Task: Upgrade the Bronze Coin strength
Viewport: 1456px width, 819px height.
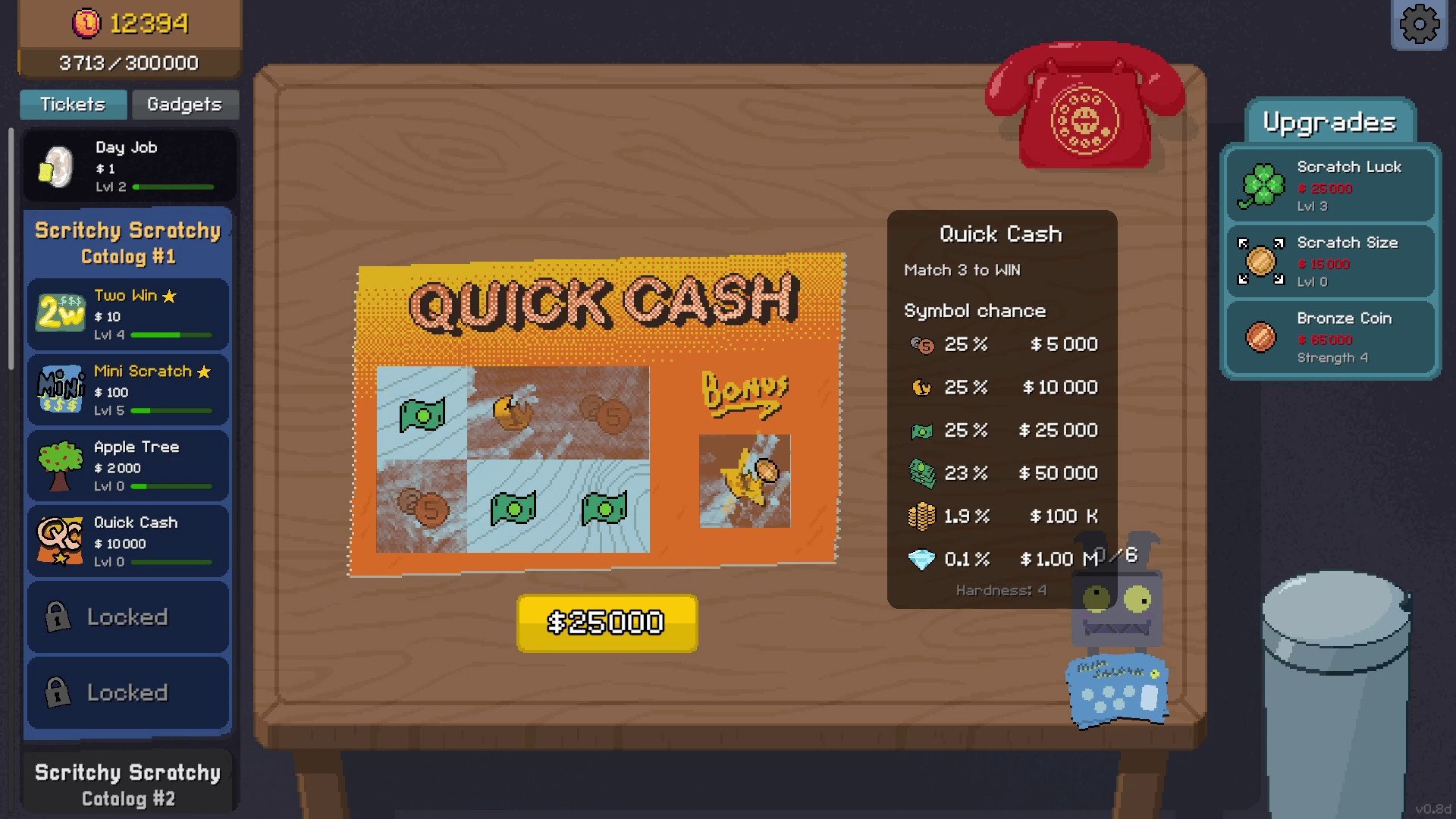Action: (x=1331, y=337)
